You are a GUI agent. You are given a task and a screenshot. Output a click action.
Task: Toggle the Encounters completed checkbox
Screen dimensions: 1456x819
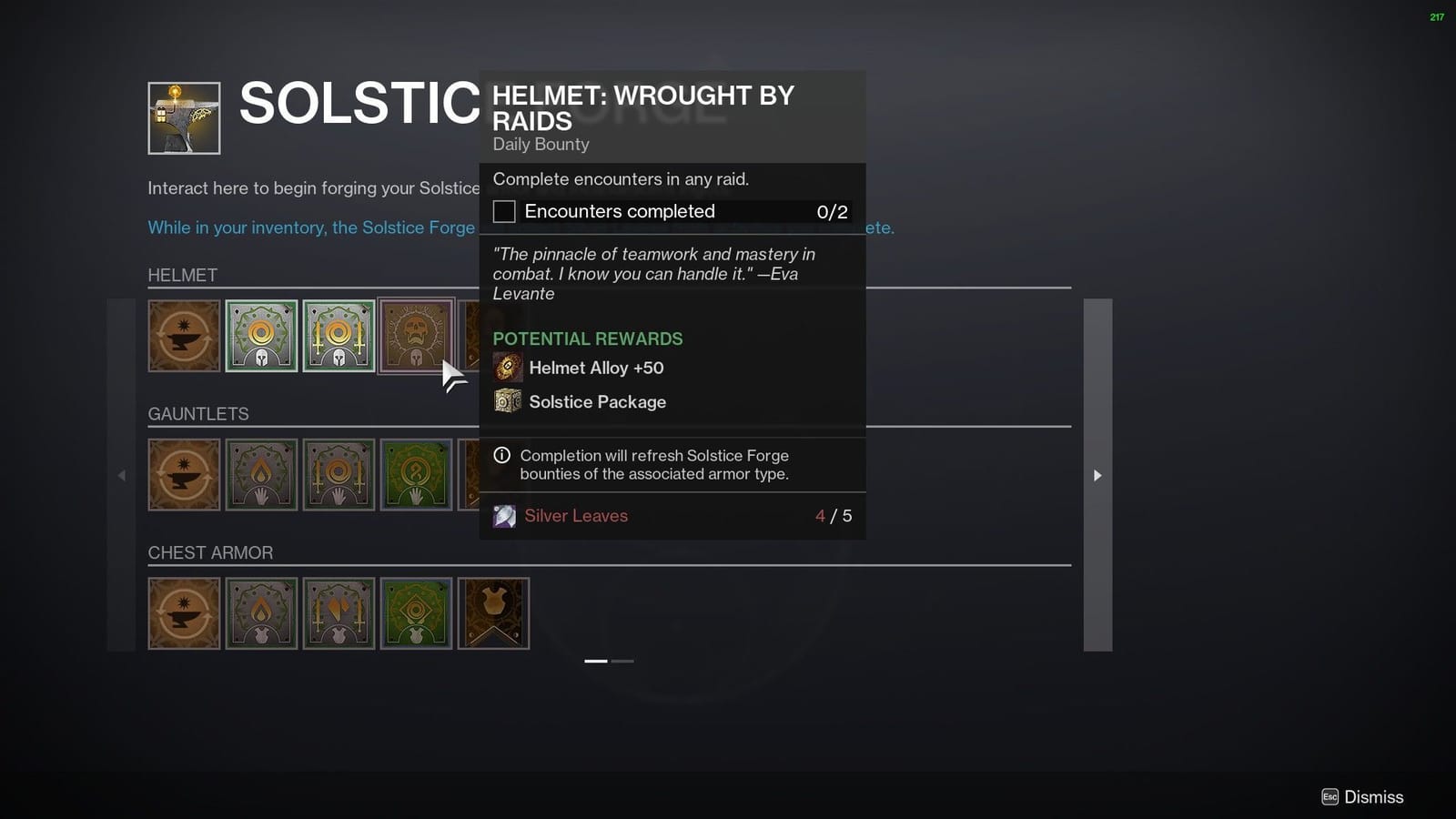503,211
